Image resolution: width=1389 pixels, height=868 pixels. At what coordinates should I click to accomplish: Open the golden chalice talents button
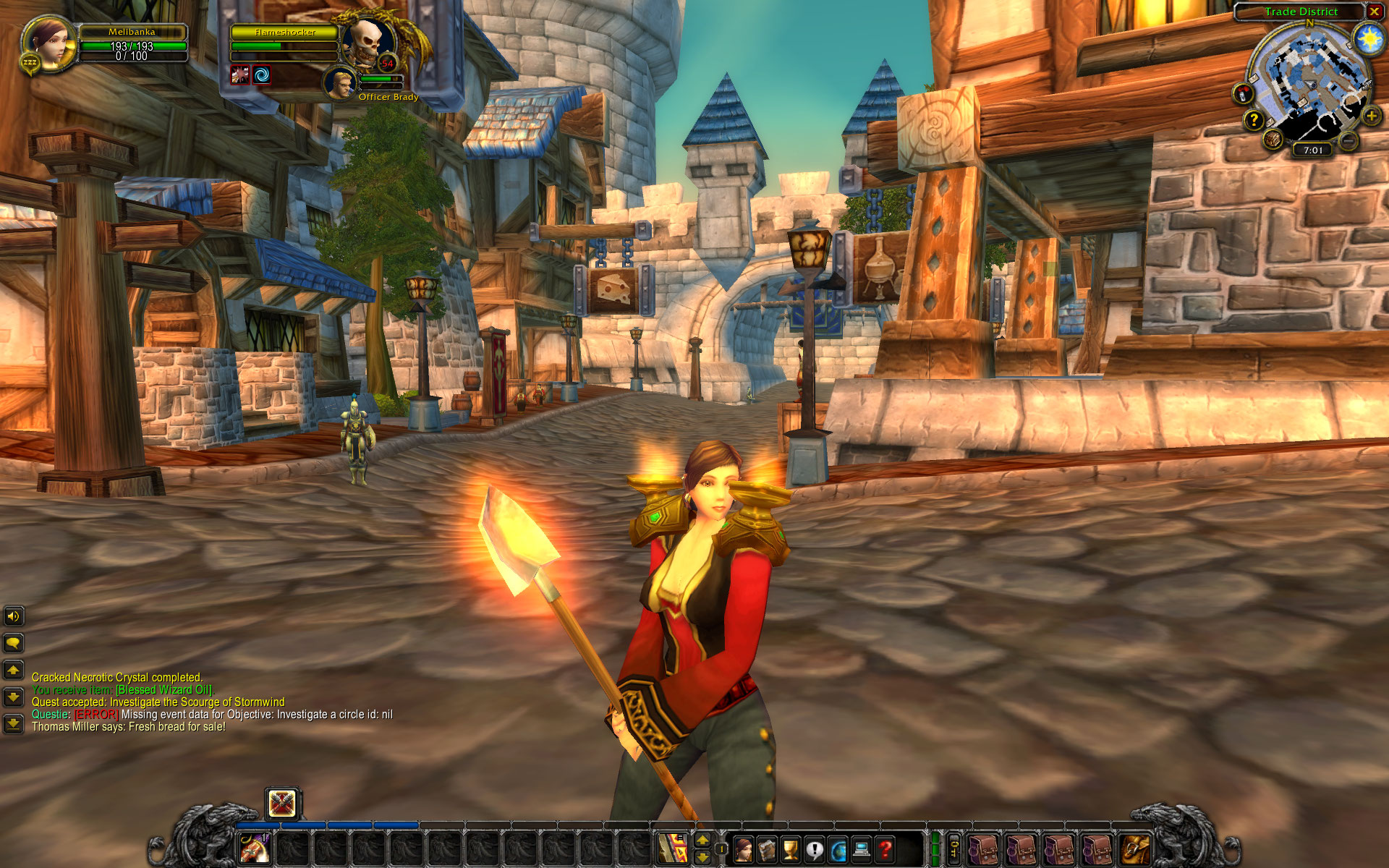coord(791,848)
